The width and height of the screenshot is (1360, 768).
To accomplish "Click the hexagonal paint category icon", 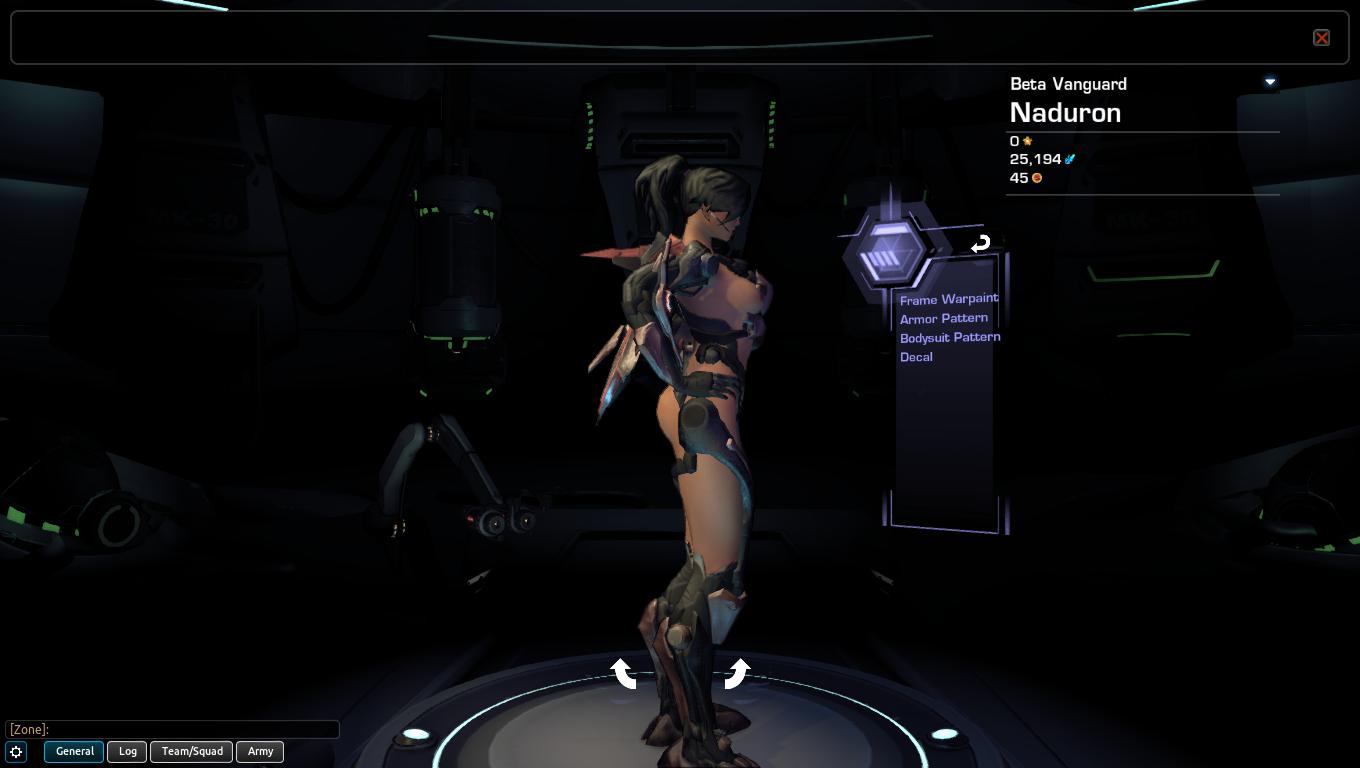I will [886, 251].
